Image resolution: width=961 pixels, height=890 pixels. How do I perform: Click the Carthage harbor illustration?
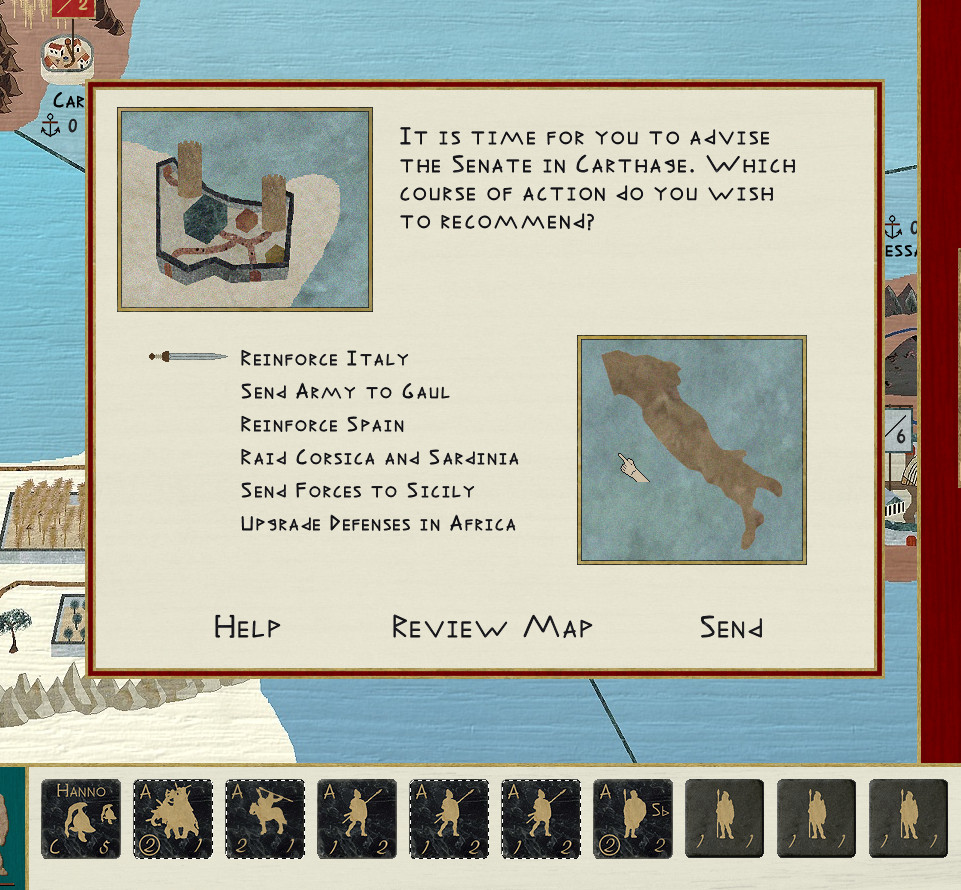coord(245,209)
